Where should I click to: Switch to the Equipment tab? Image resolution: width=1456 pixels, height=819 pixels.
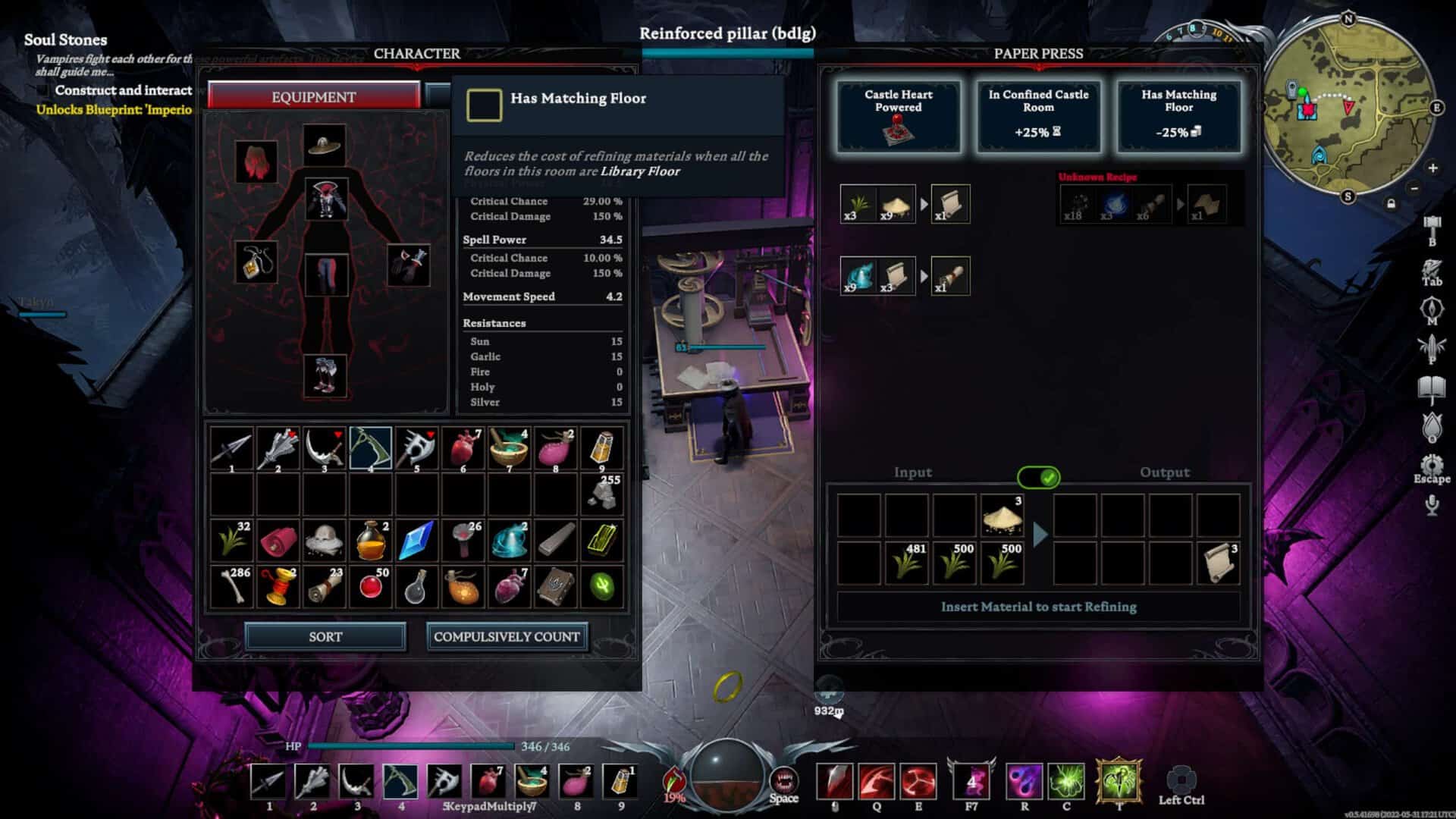313,97
